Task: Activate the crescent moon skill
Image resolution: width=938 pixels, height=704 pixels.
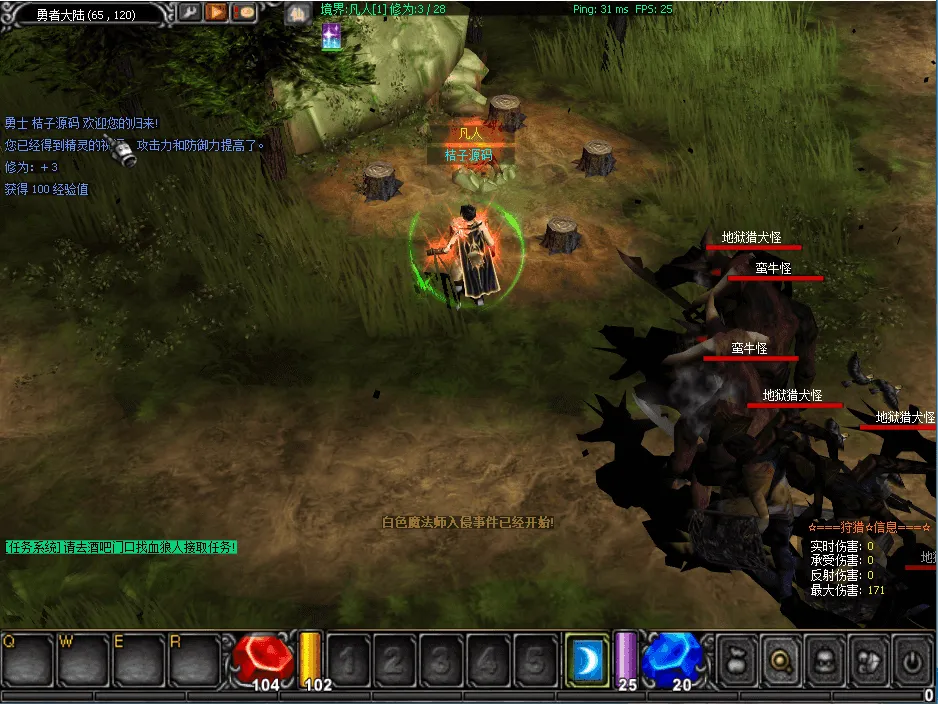Action: pos(587,659)
